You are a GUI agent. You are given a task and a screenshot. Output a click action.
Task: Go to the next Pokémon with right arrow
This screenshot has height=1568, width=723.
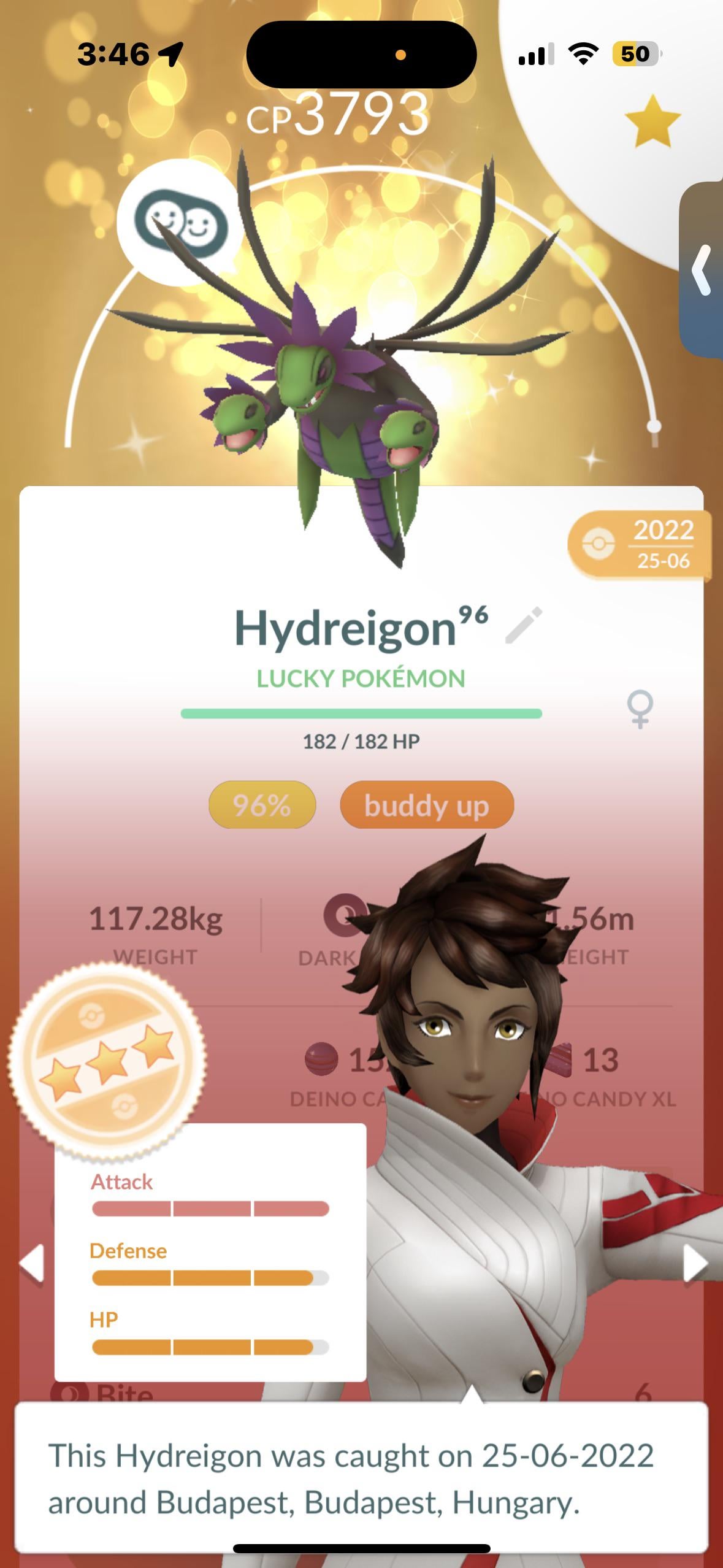pos(695,1263)
